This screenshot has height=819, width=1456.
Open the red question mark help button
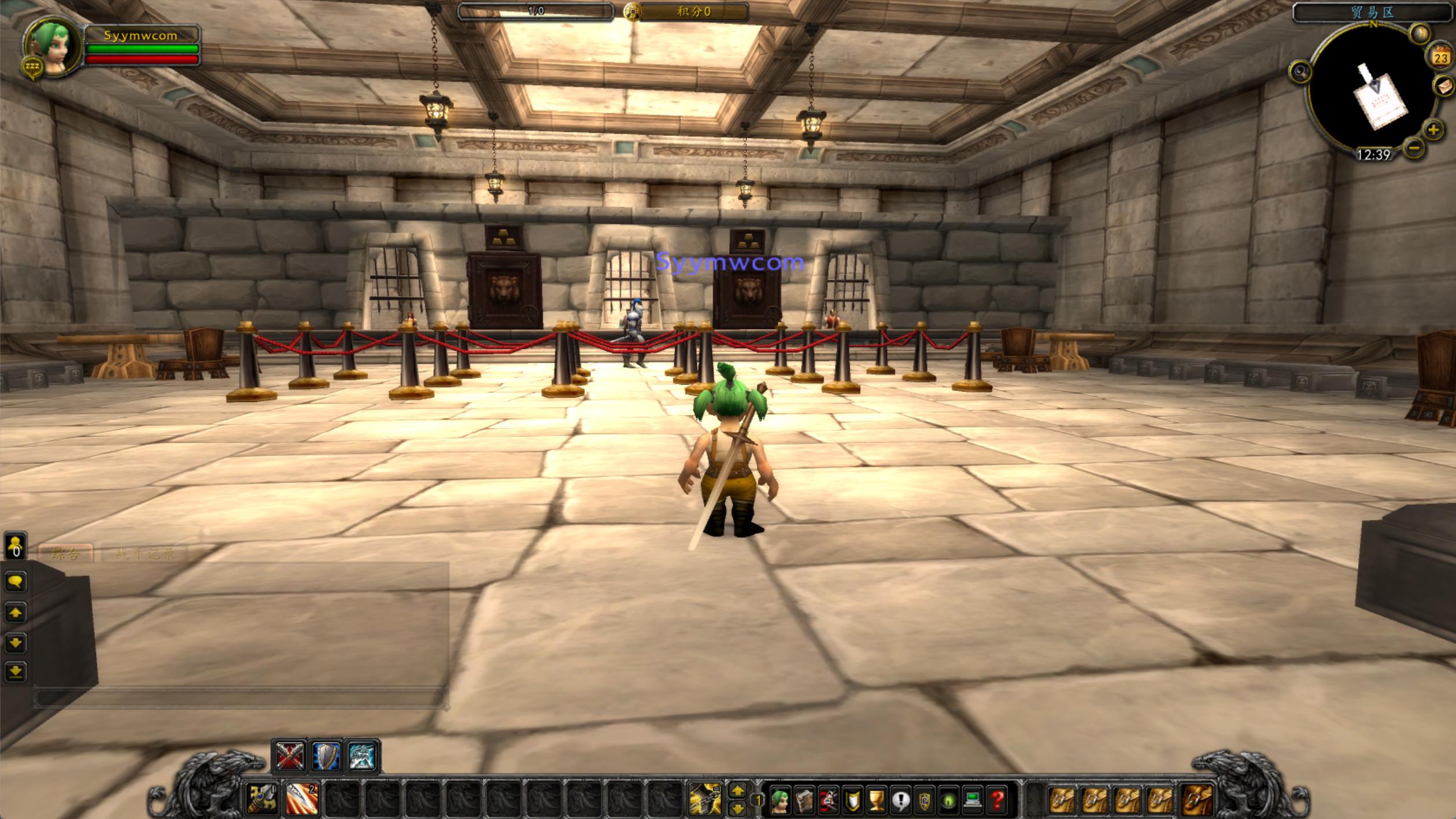coord(997,800)
